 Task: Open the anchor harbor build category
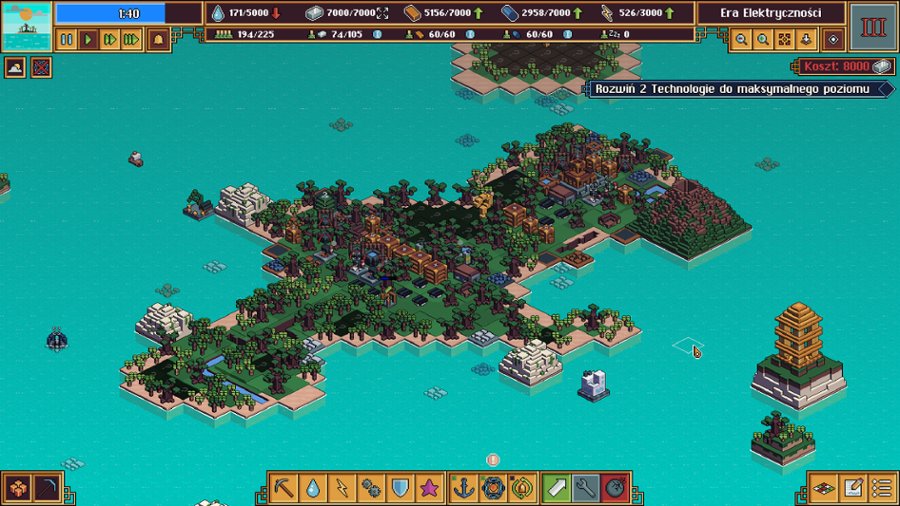pos(464,488)
